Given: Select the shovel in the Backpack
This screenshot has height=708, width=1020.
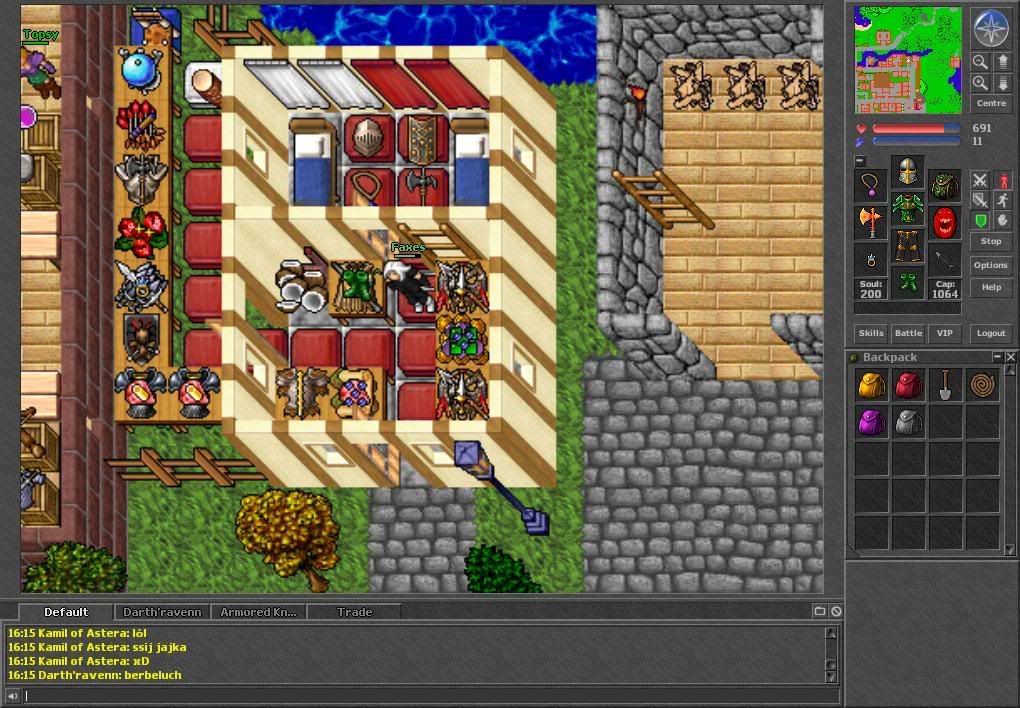Looking at the screenshot, I should [x=945, y=386].
